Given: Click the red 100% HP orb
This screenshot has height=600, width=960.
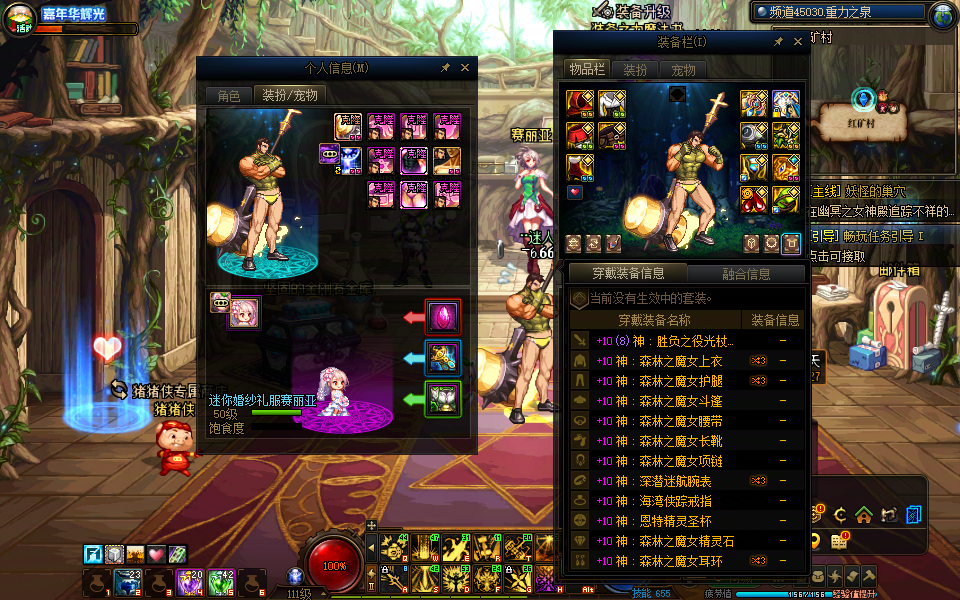Looking at the screenshot, I should pos(335,563).
